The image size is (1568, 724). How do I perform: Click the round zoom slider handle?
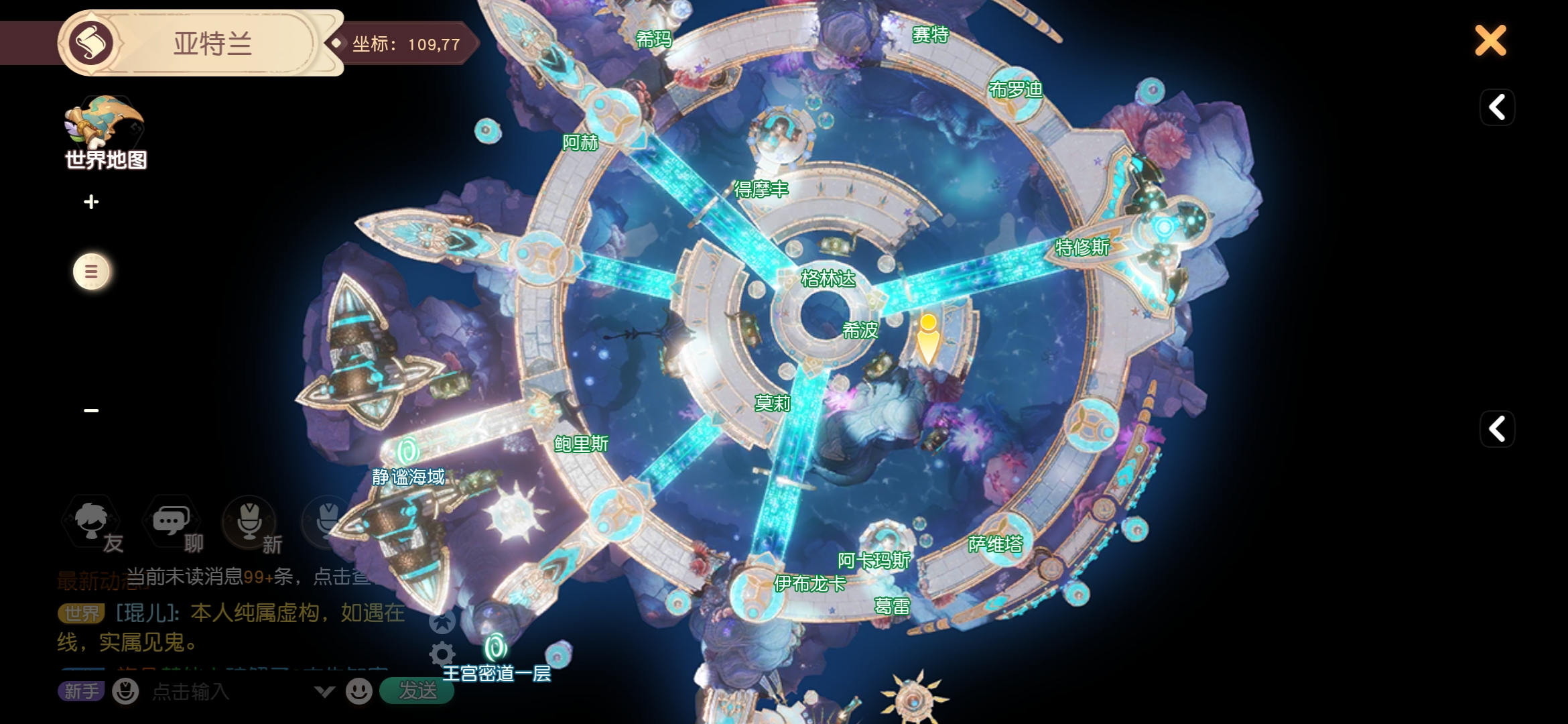click(x=91, y=271)
